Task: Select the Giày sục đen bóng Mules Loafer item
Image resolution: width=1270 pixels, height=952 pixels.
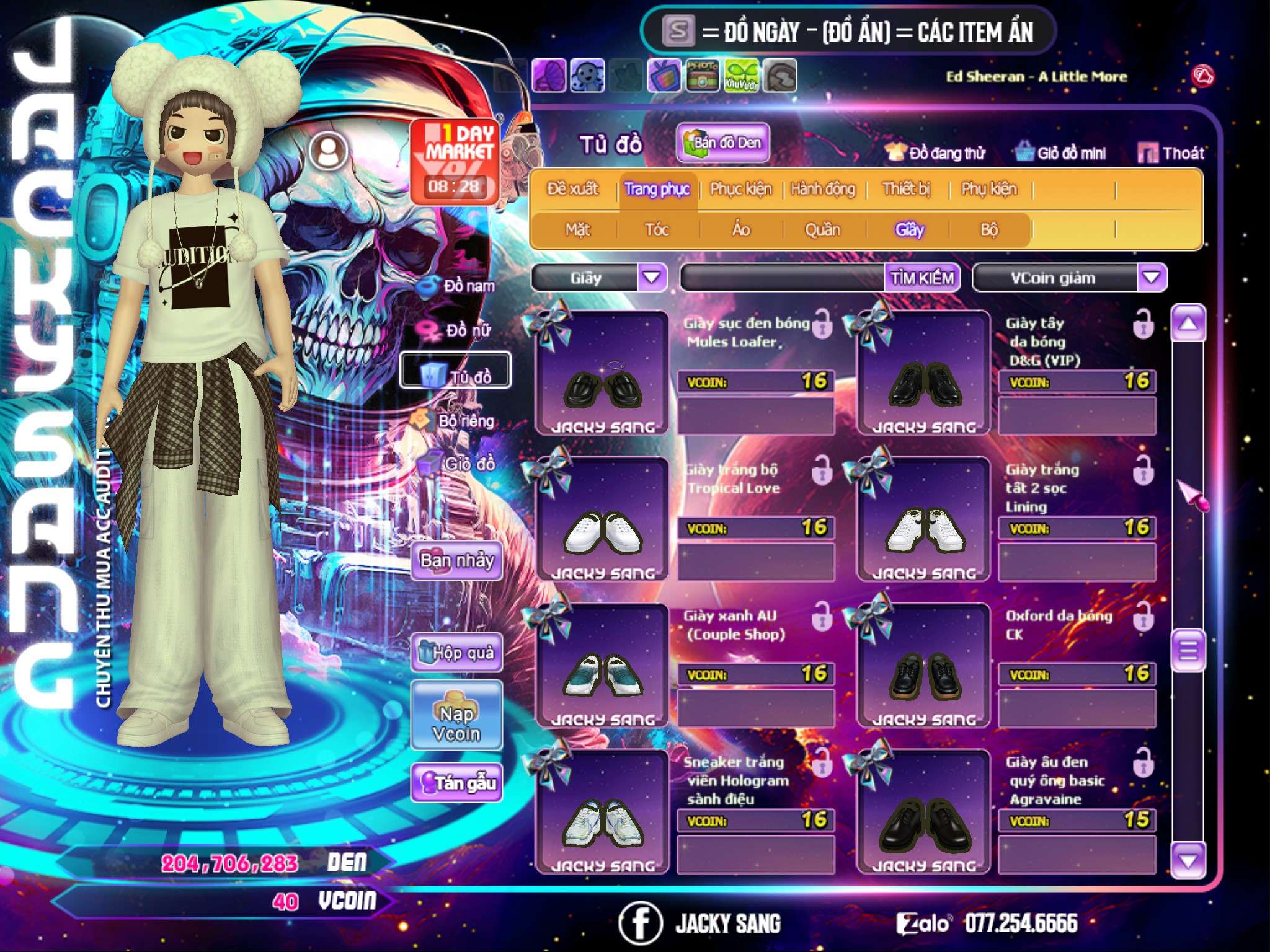Action: [x=602, y=373]
